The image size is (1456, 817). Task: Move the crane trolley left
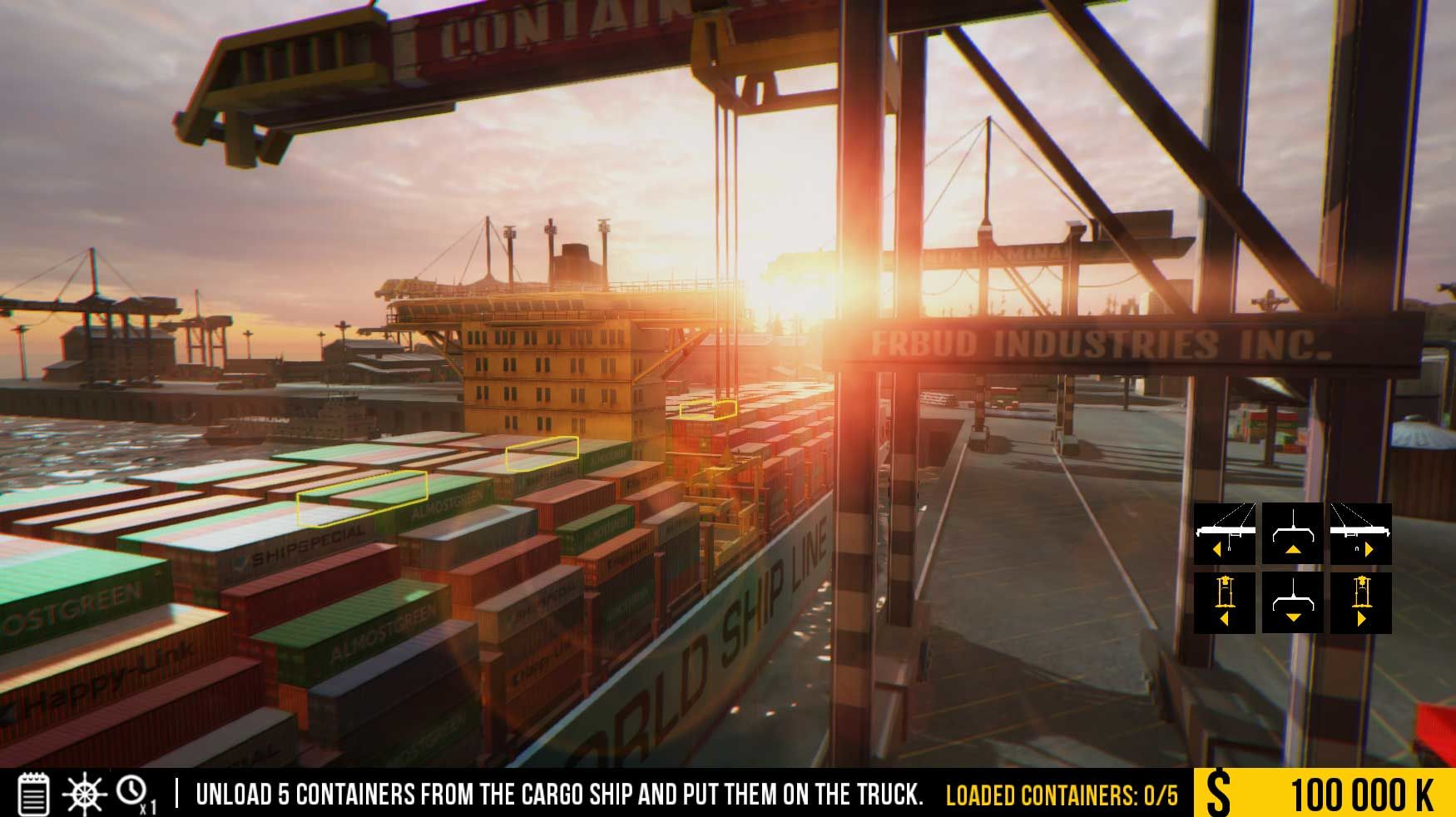pos(1224,533)
